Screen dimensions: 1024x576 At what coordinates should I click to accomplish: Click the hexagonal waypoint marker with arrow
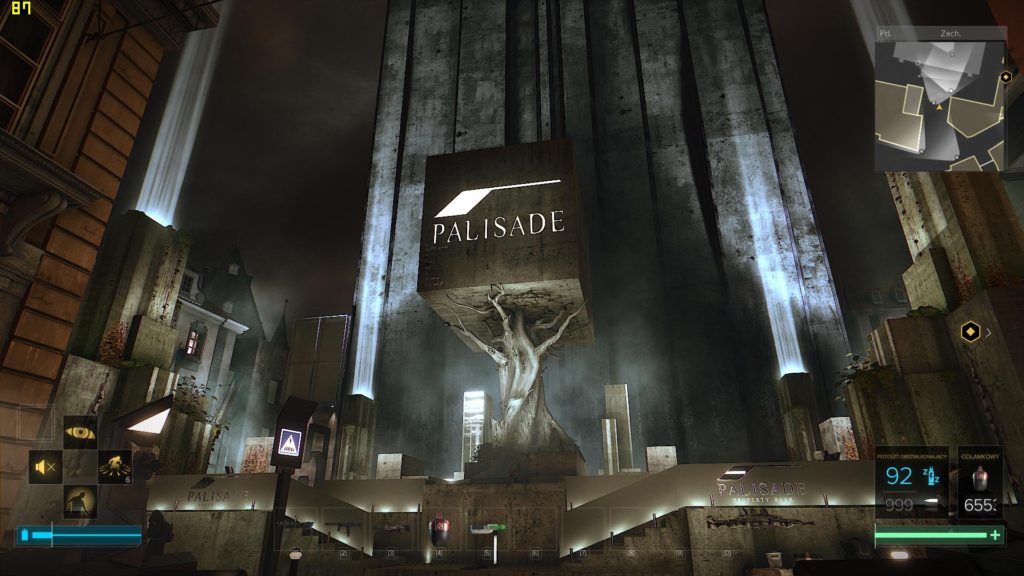coord(969,331)
